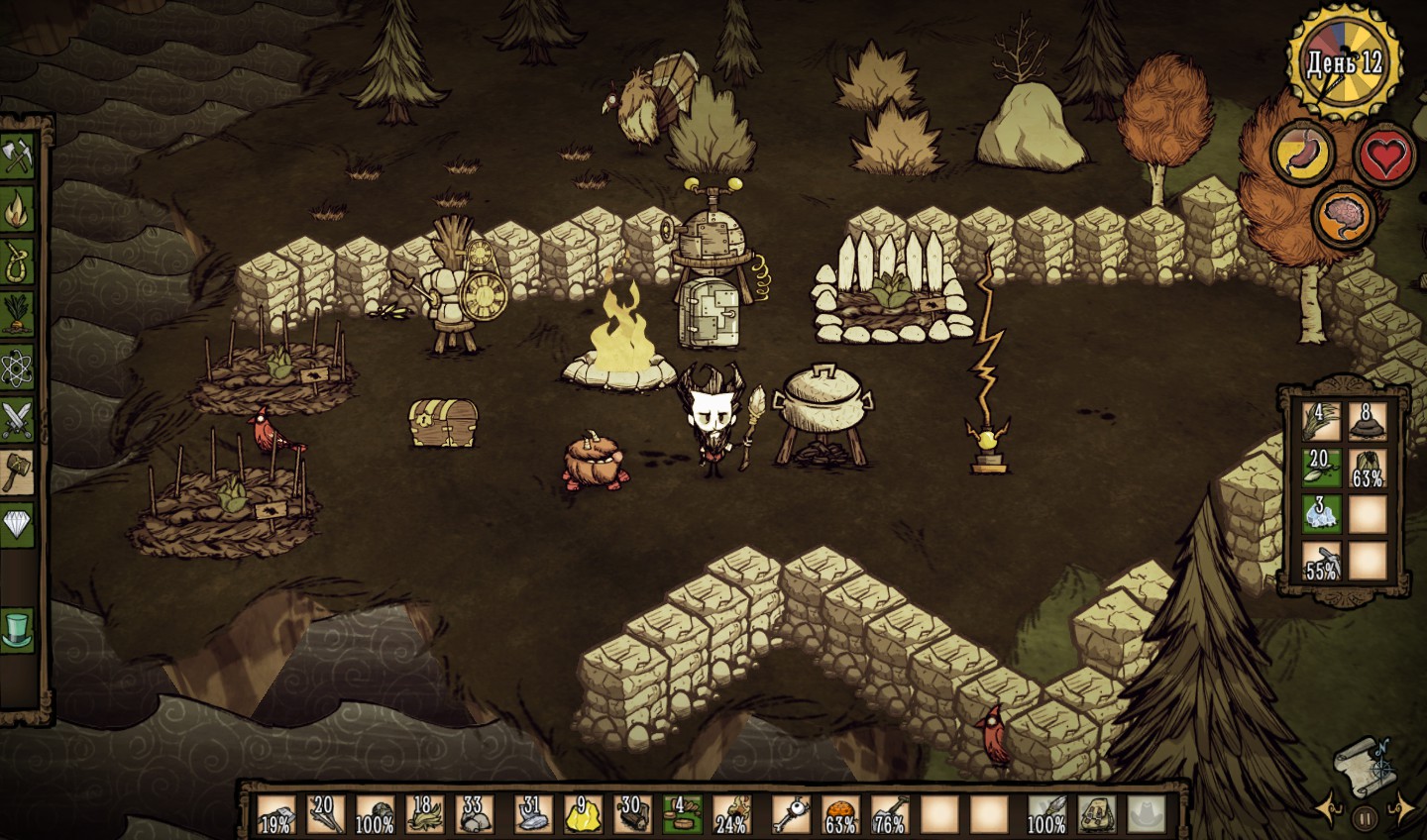Choose the Deerclops eyeball bone item
1427x840 pixels.
tap(789, 814)
